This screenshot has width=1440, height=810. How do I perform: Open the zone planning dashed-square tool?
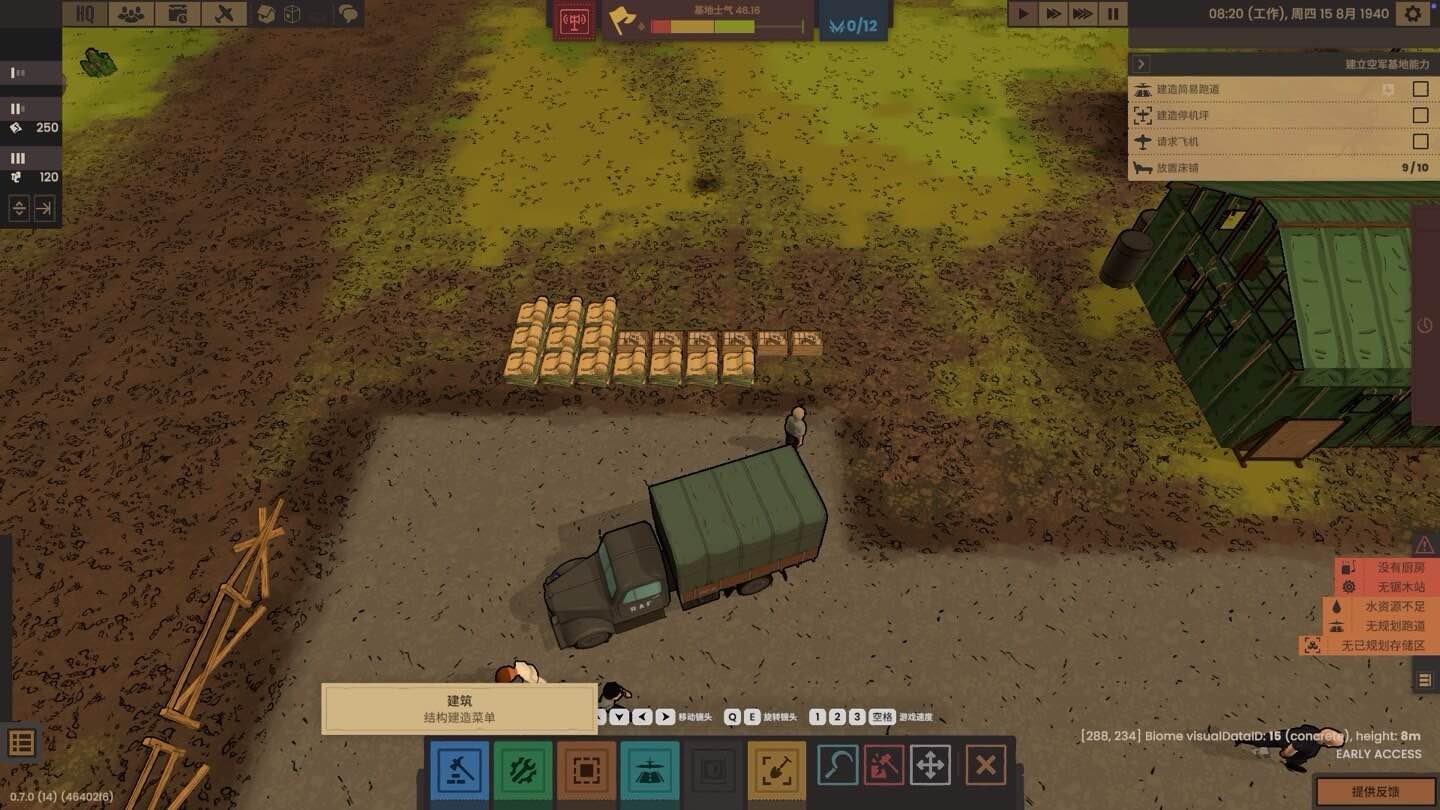click(586, 771)
